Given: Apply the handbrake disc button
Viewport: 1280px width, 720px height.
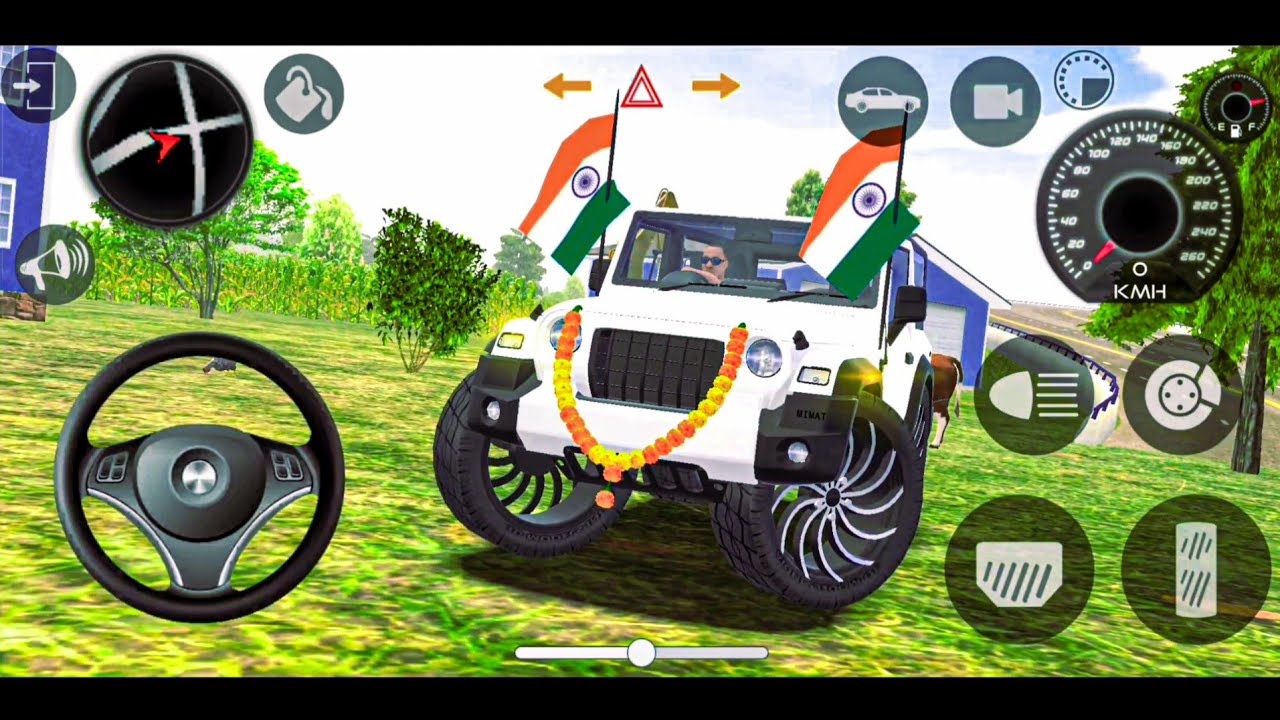Looking at the screenshot, I should (1182, 396).
